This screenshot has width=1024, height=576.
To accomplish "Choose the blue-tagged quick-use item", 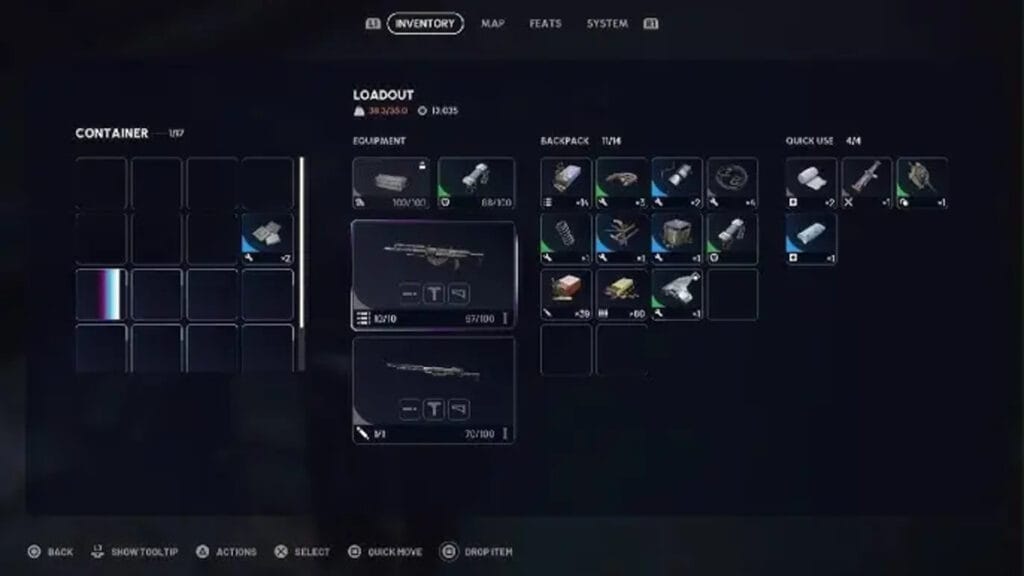I will pyautogui.click(x=811, y=238).
